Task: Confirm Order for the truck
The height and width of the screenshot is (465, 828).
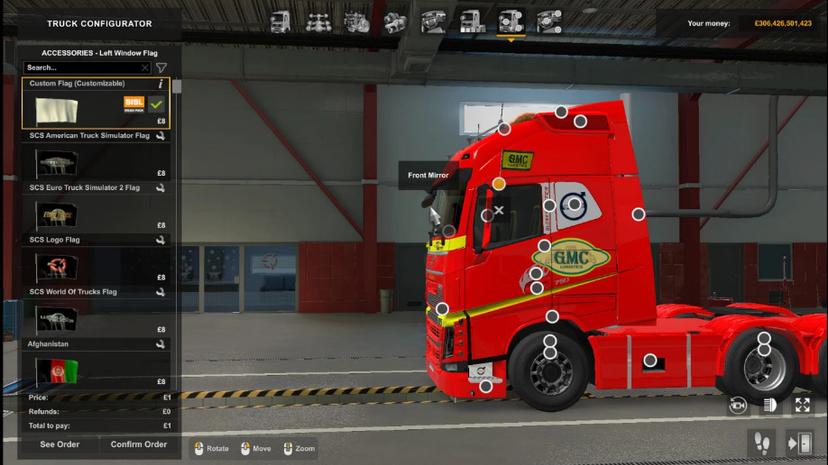Action: (139, 444)
